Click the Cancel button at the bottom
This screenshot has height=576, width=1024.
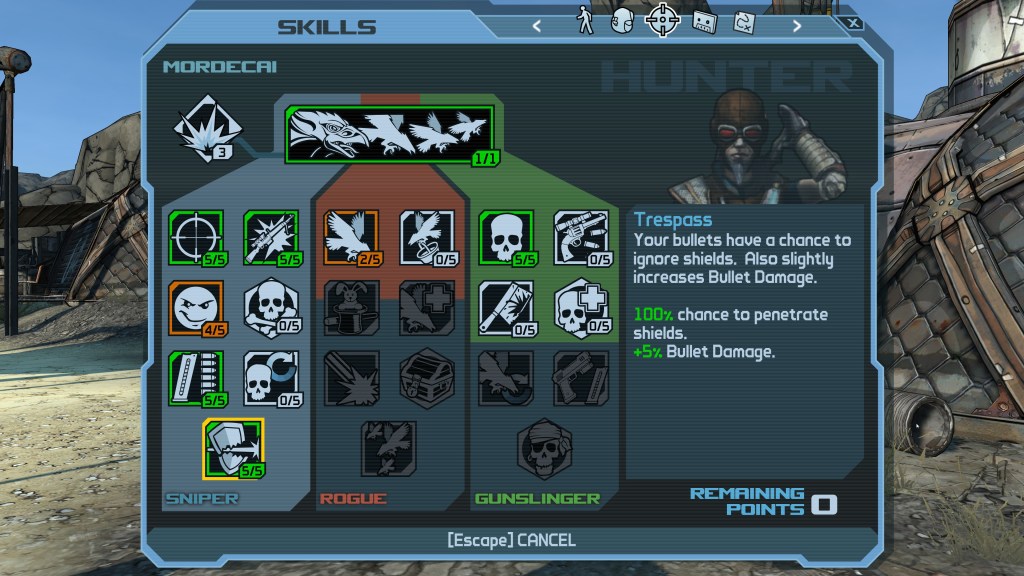tap(511, 540)
